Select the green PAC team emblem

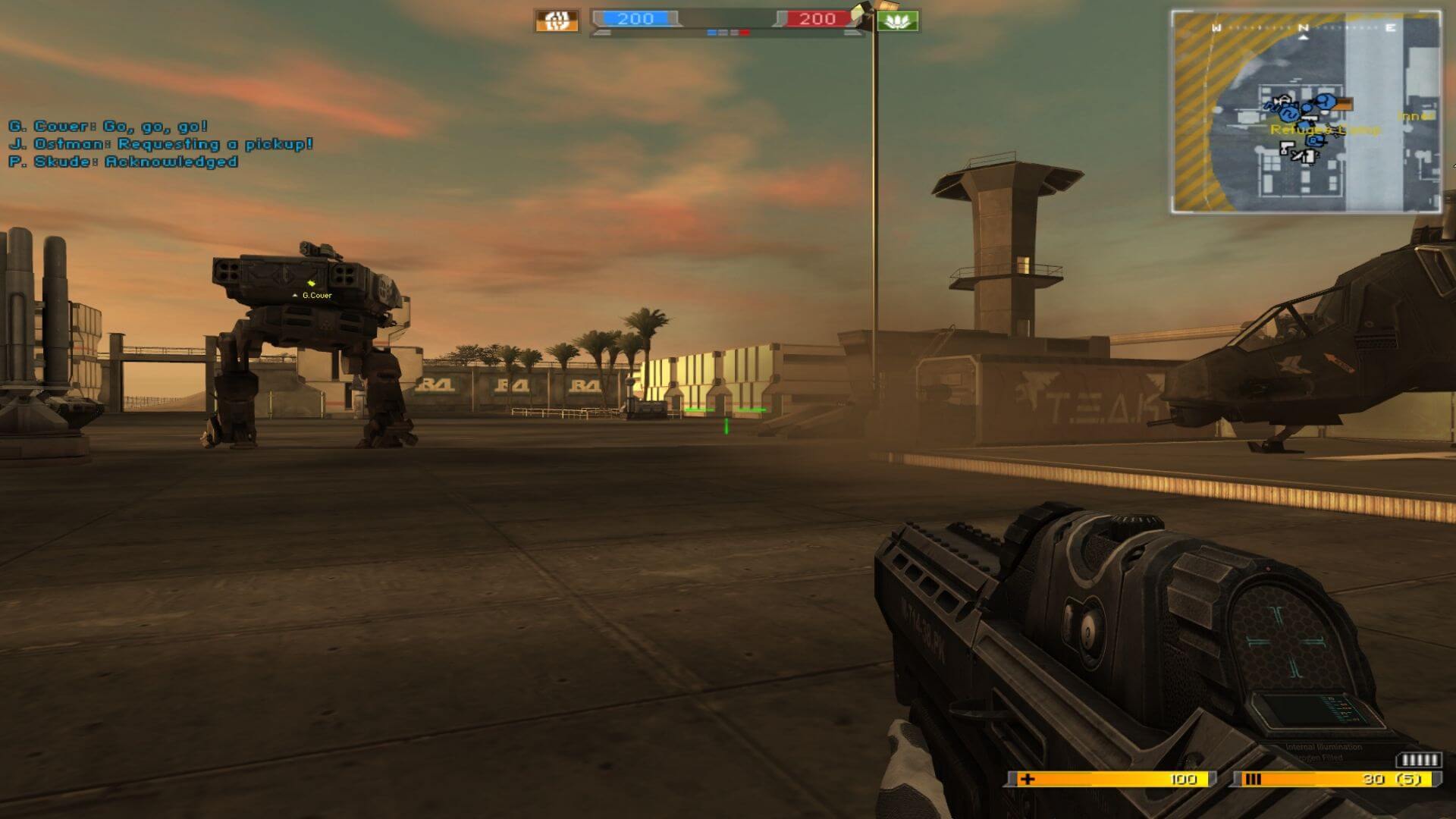899,20
